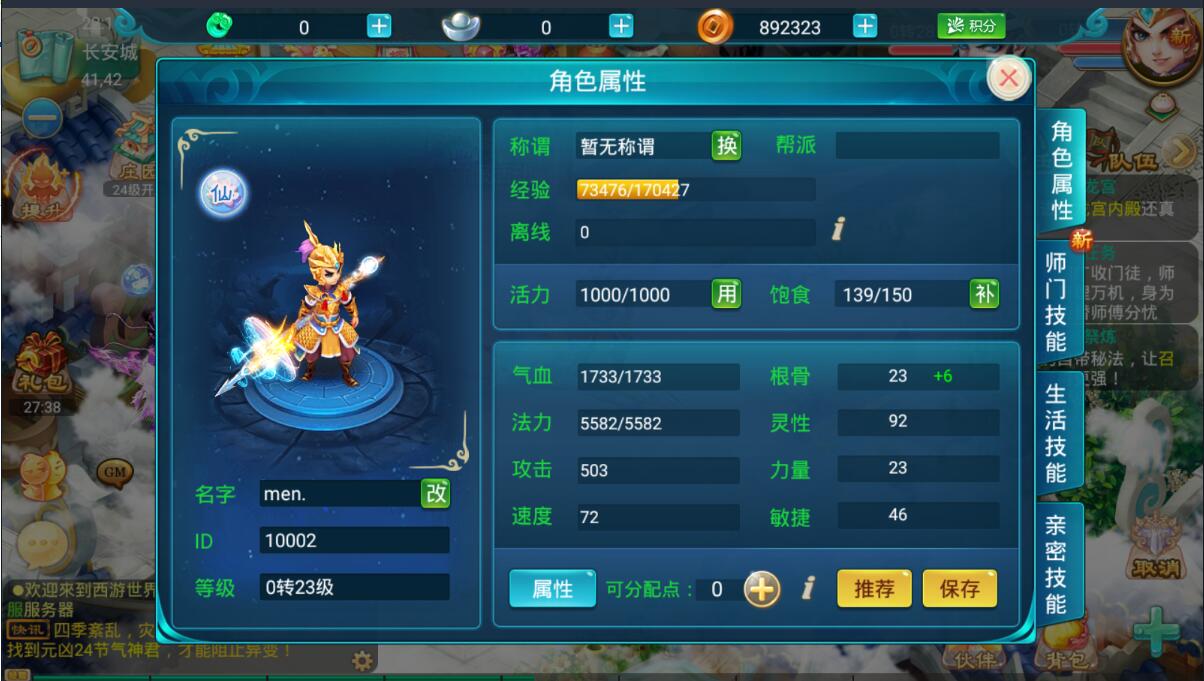Use vitality with the 用 button
This screenshot has height=681, width=1204.
pyautogui.click(x=727, y=294)
